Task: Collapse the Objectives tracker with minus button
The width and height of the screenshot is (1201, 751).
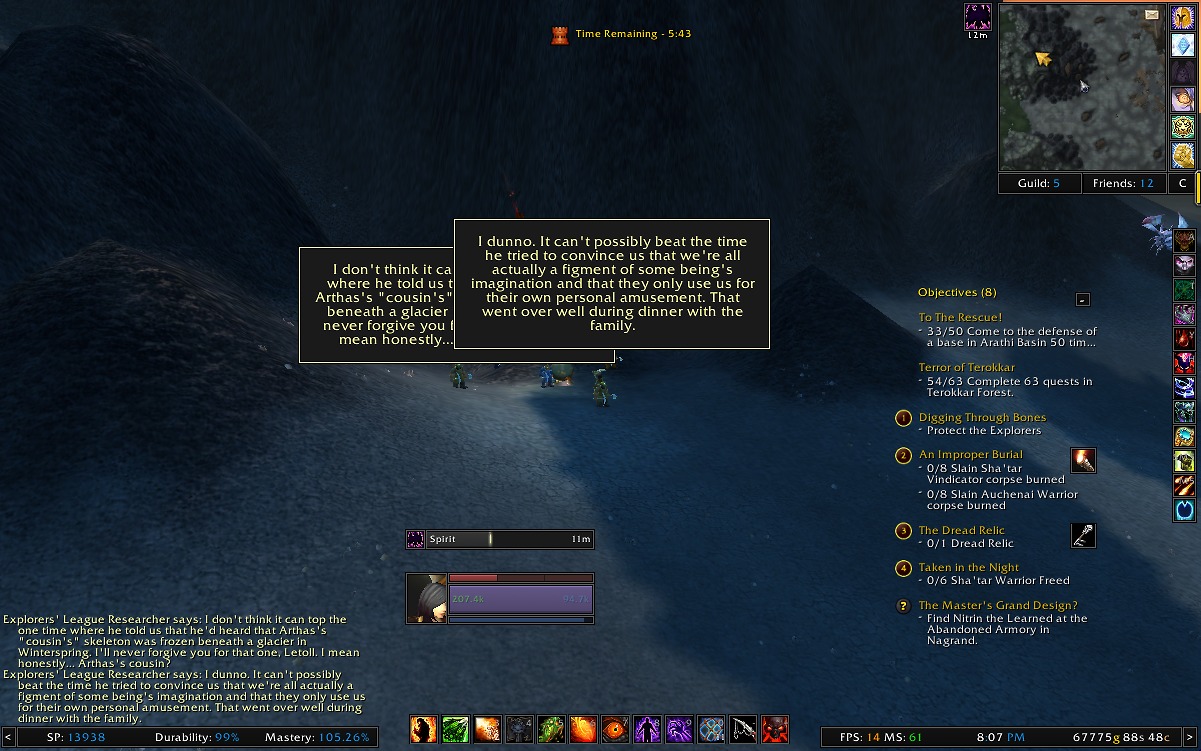Action: coord(1082,299)
